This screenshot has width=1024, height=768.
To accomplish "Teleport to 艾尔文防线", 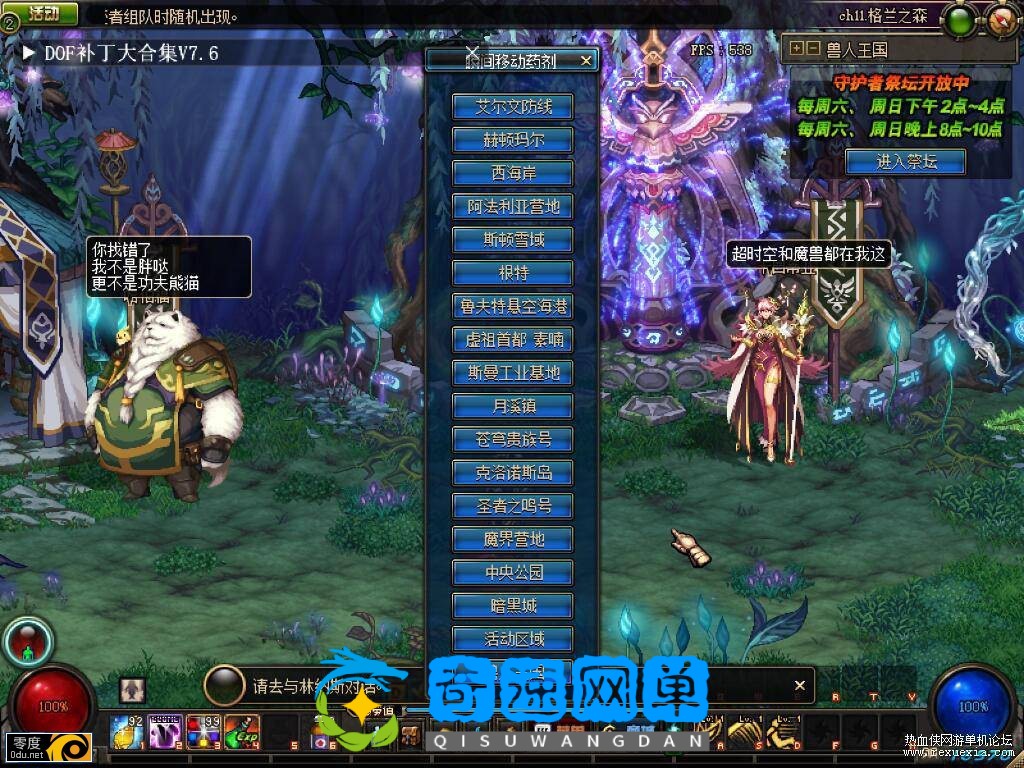I will click(x=512, y=107).
